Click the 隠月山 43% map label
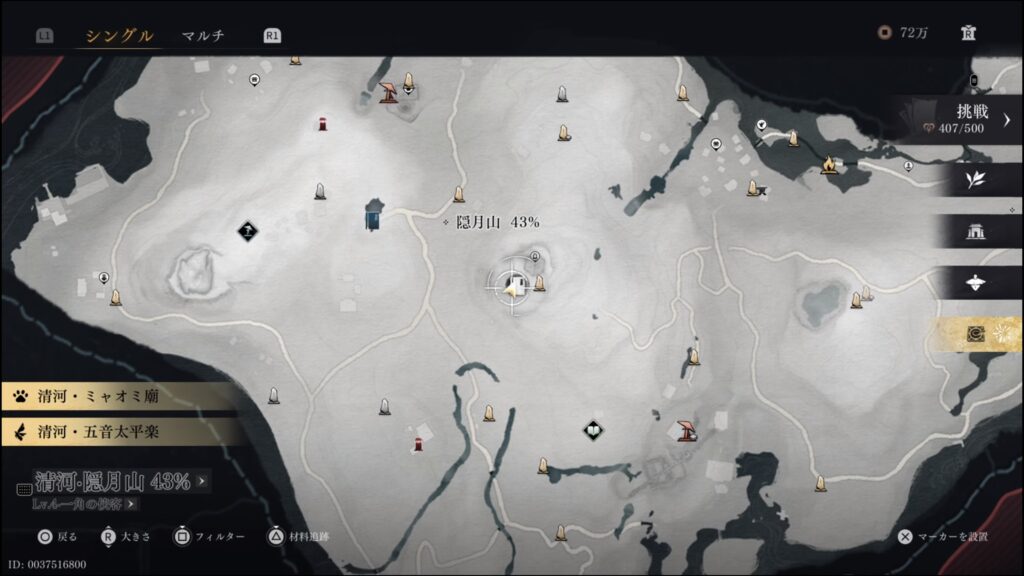 tap(490, 221)
